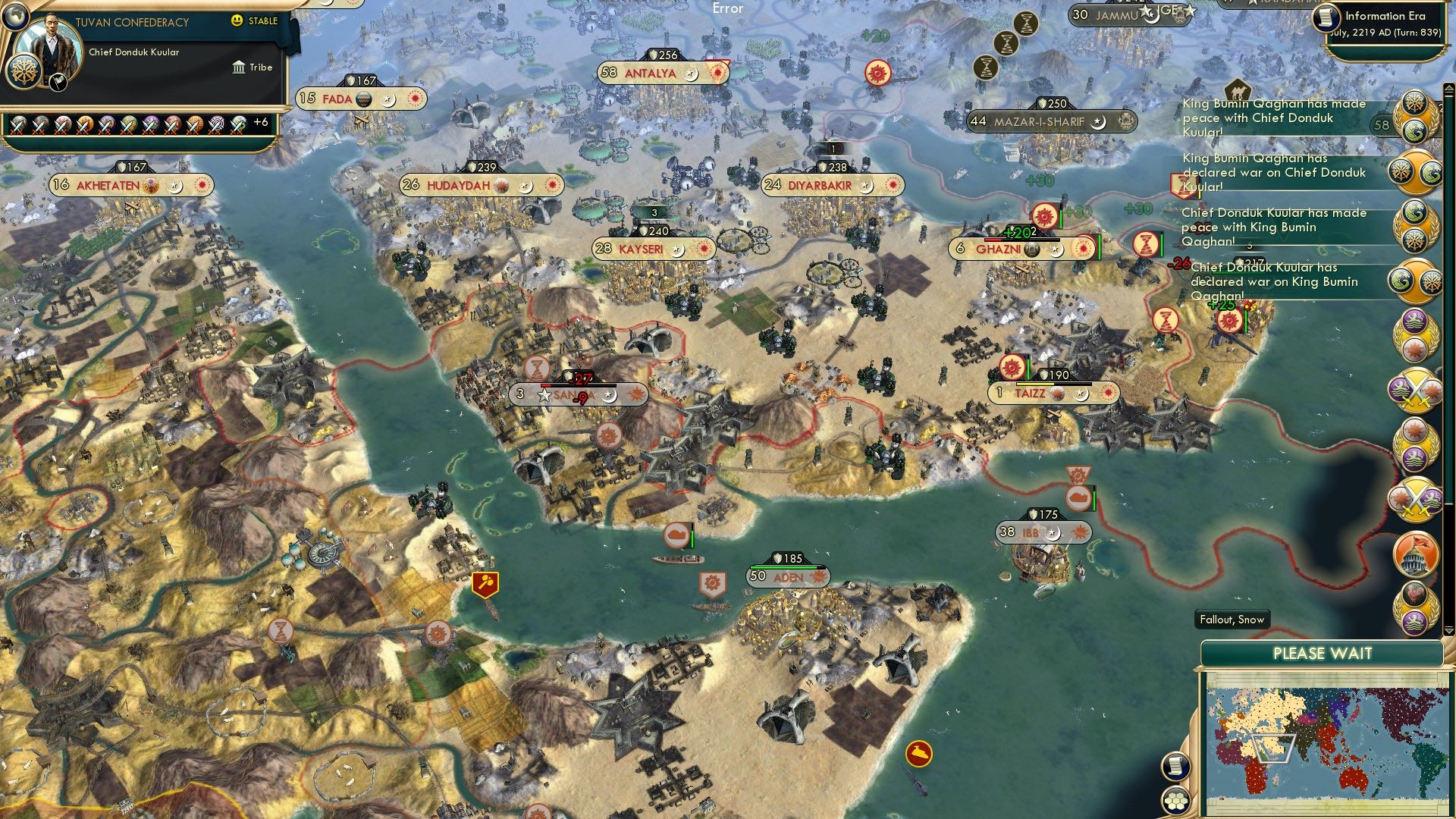Click notification 'Chief Donduk Kuular has declared war'
1456x819 pixels.
(x=1279, y=281)
